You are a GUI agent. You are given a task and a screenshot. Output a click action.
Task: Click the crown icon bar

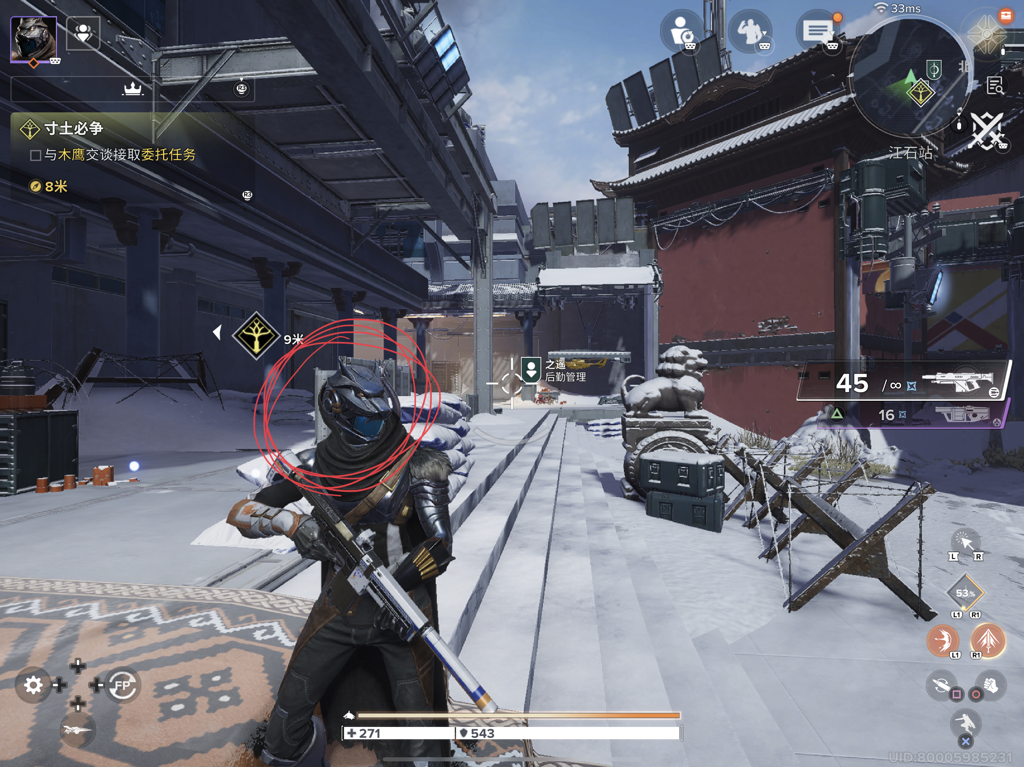[x=132, y=89]
